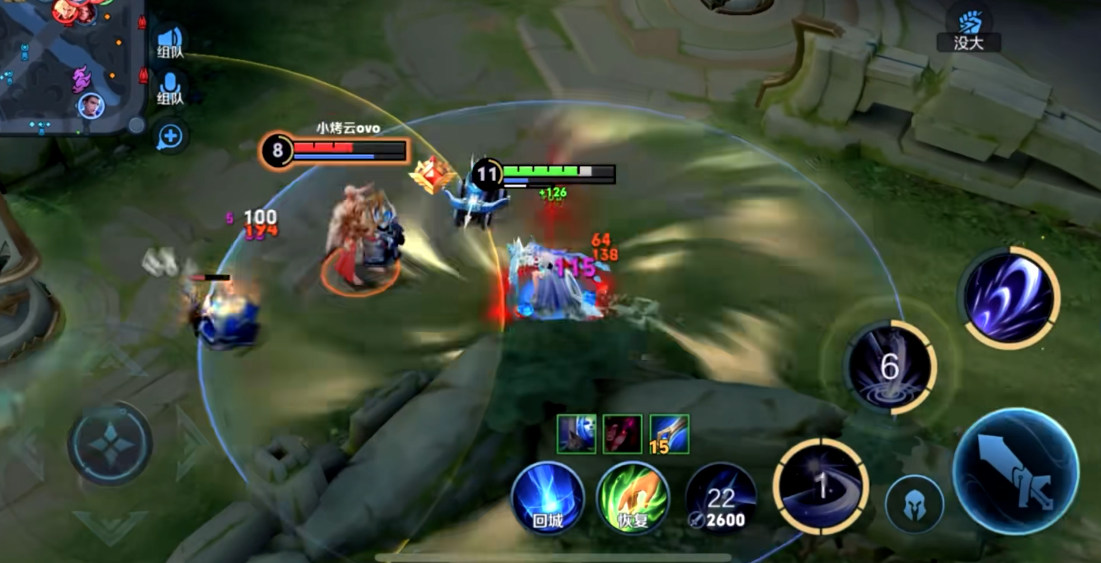Image resolution: width=1101 pixels, height=563 pixels.
Task: Tap the 回城 recall button
Action: 548,497
